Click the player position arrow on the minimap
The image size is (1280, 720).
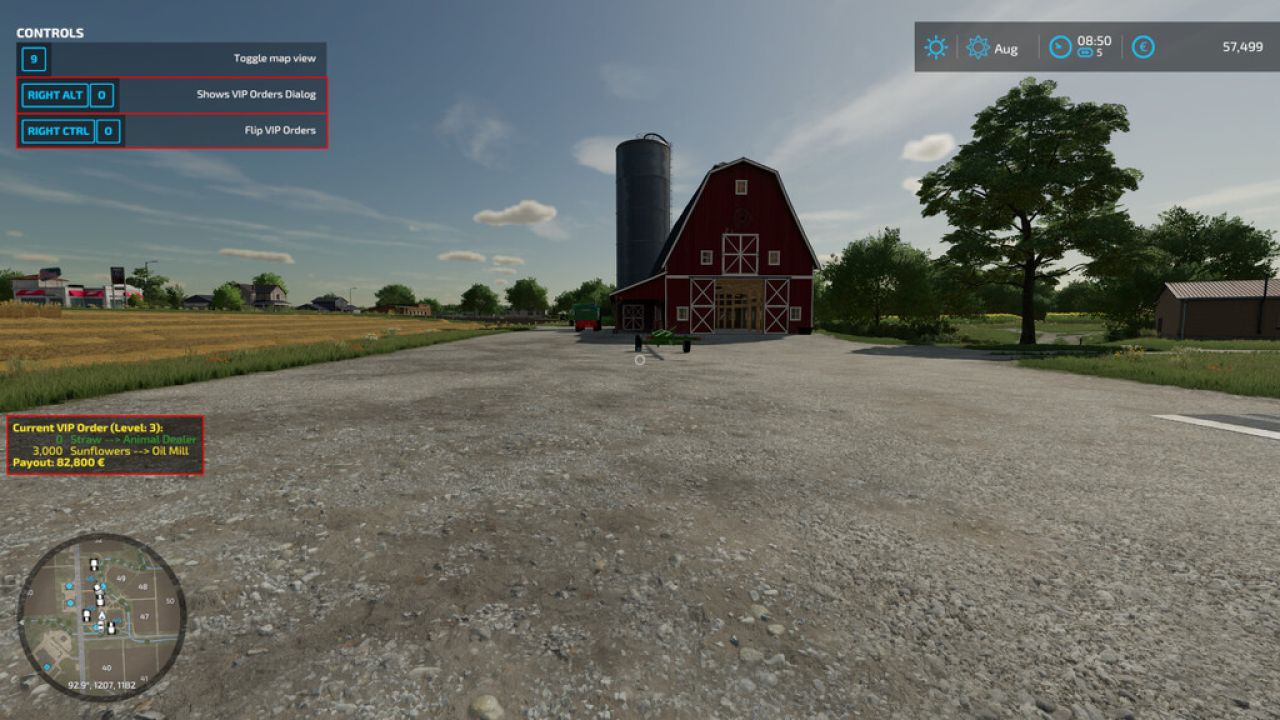101,615
